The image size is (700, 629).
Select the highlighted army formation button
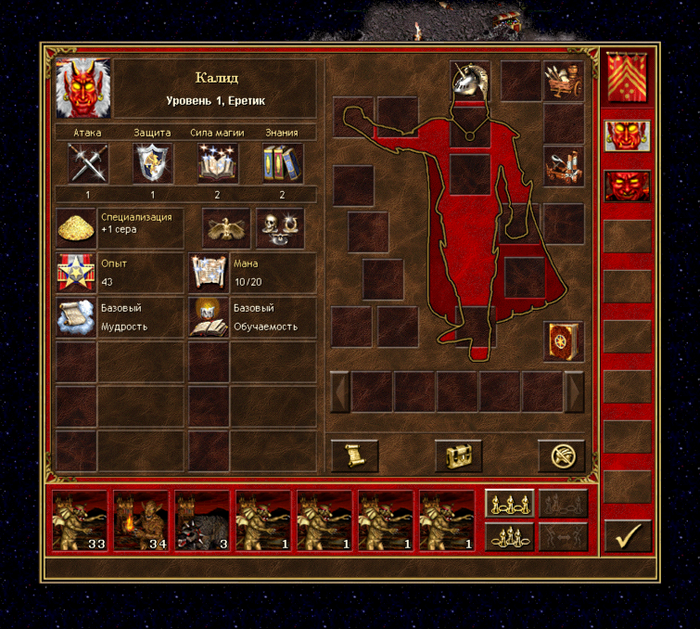pos(509,503)
